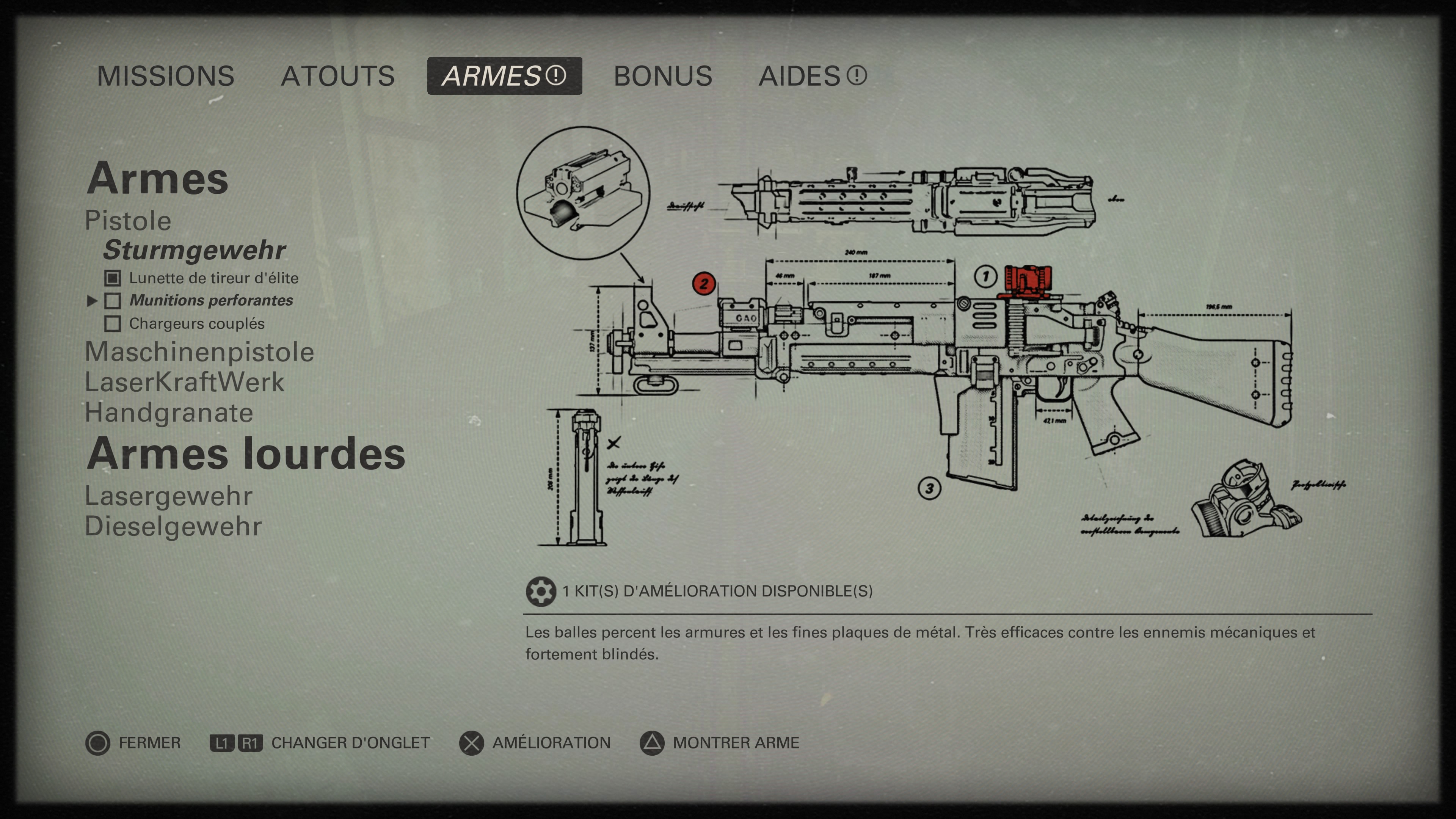Disable the Lunette de tireur d'élite checkbox
Screen dimensions: 1456x819
pyautogui.click(x=113, y=278)
